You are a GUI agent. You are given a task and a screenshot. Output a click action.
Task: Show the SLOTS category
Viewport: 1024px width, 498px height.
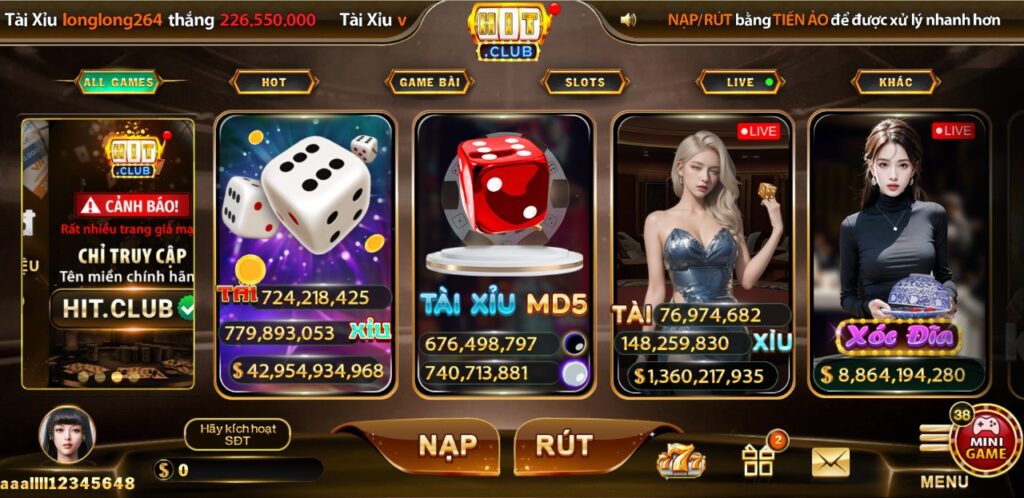(x=585, y=82)
